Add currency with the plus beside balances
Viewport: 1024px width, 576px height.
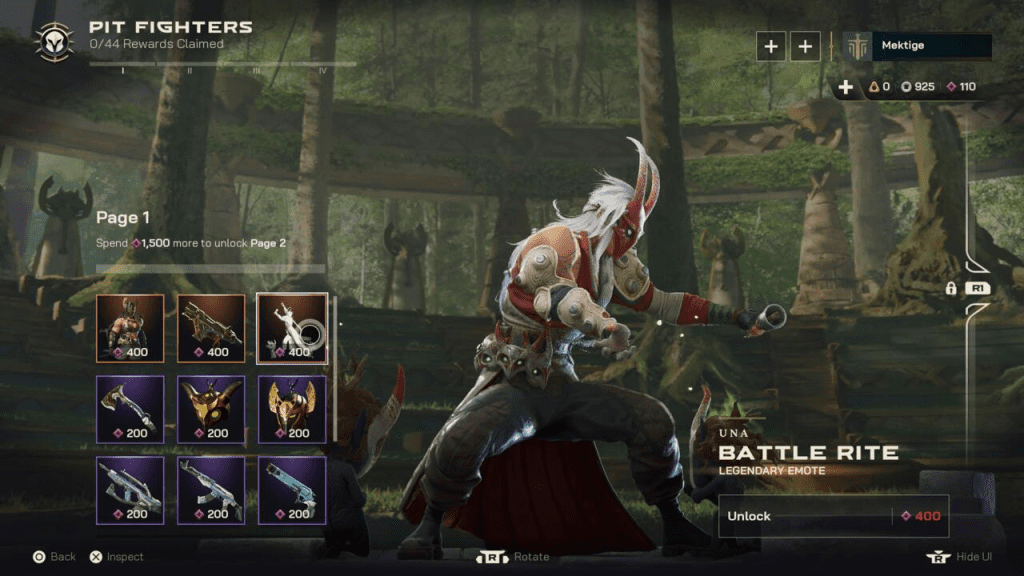(x=846, y=87)
